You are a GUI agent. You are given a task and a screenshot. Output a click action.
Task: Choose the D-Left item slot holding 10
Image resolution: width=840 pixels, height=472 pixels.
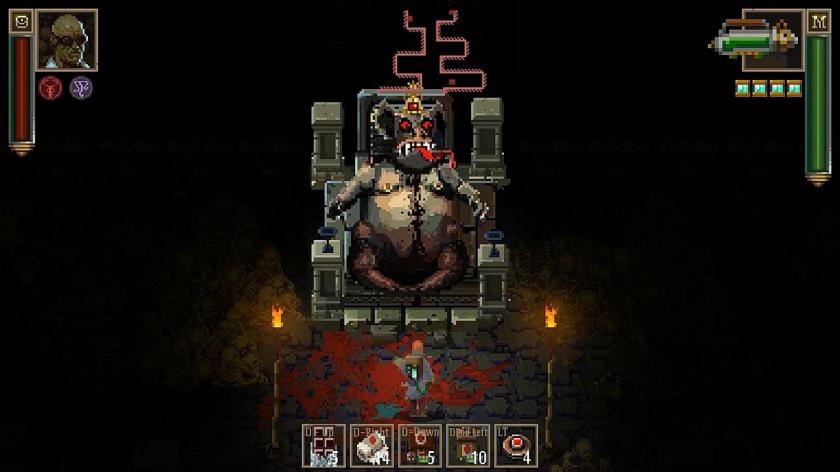(x=467, y=446)
